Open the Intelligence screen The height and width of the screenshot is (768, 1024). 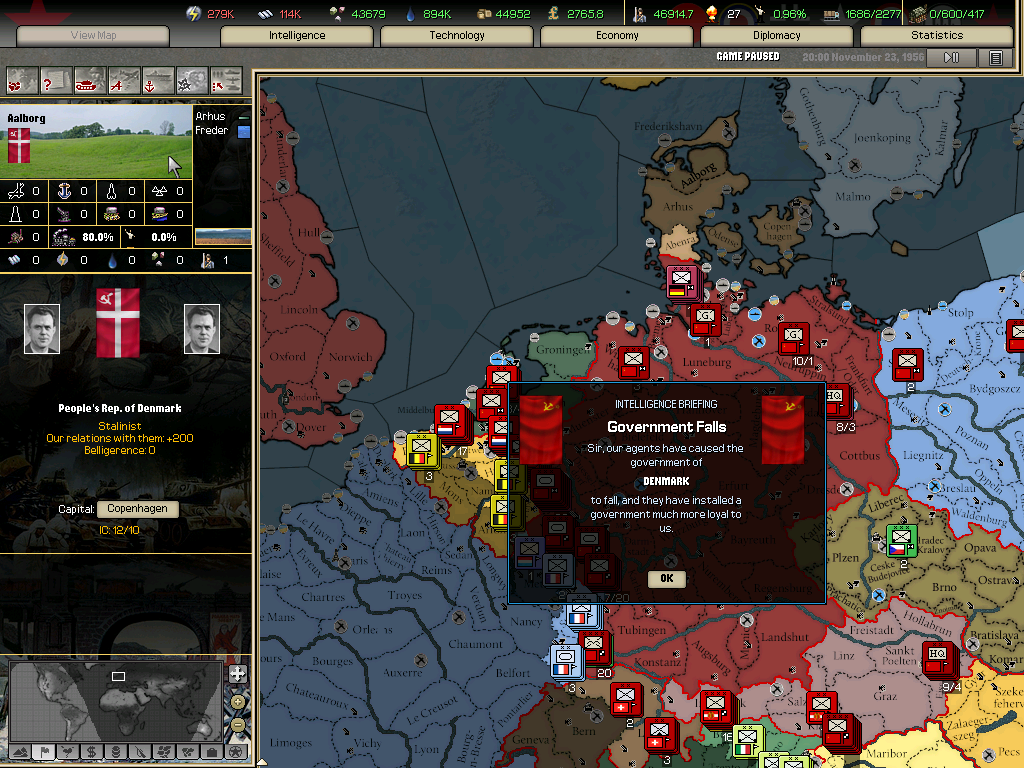click(297, 35)
